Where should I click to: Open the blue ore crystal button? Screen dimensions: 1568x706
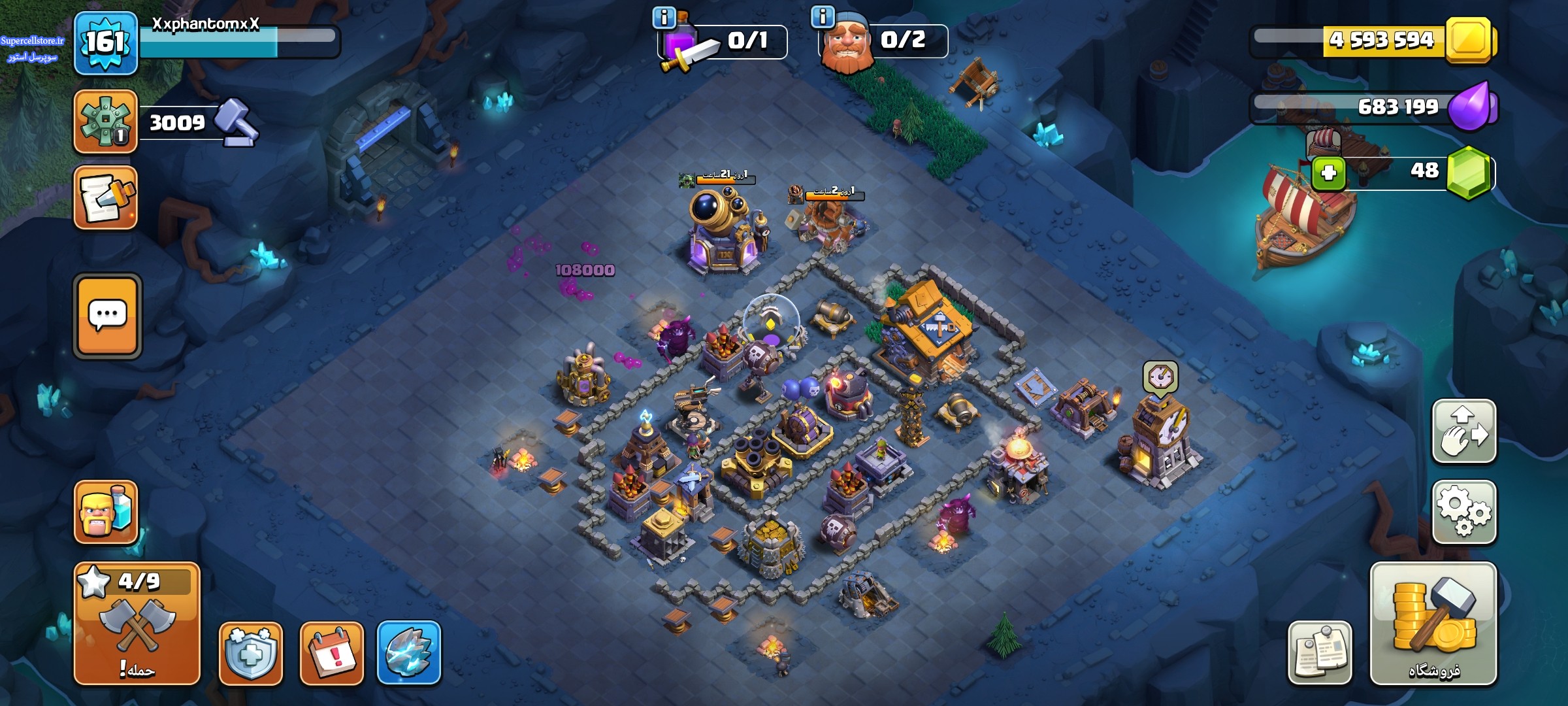[x=409, y=652]
